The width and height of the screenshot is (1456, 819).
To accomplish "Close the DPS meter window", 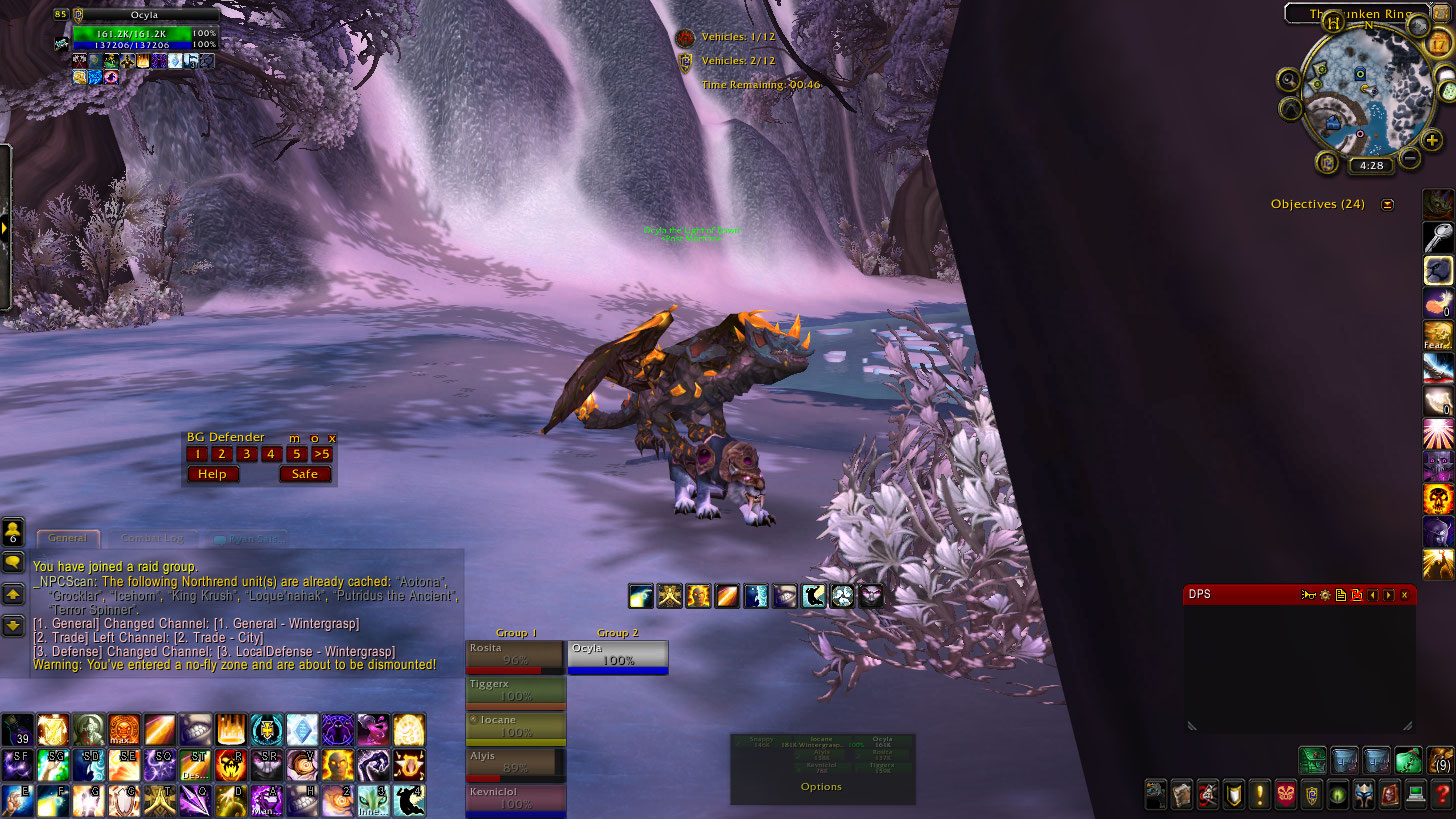I will (x=1404, y=595).
